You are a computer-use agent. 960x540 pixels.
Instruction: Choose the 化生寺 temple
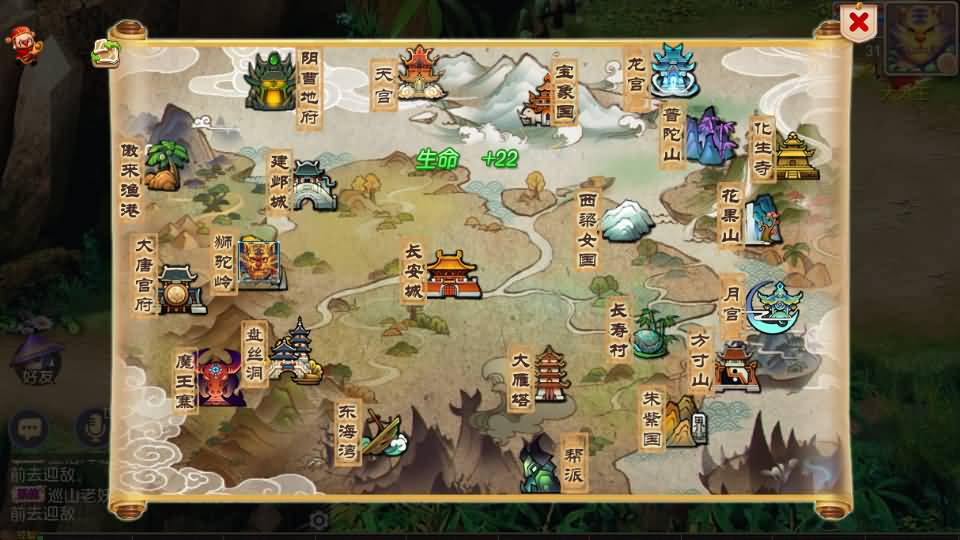pyautogui.click(x=795, y=156)
